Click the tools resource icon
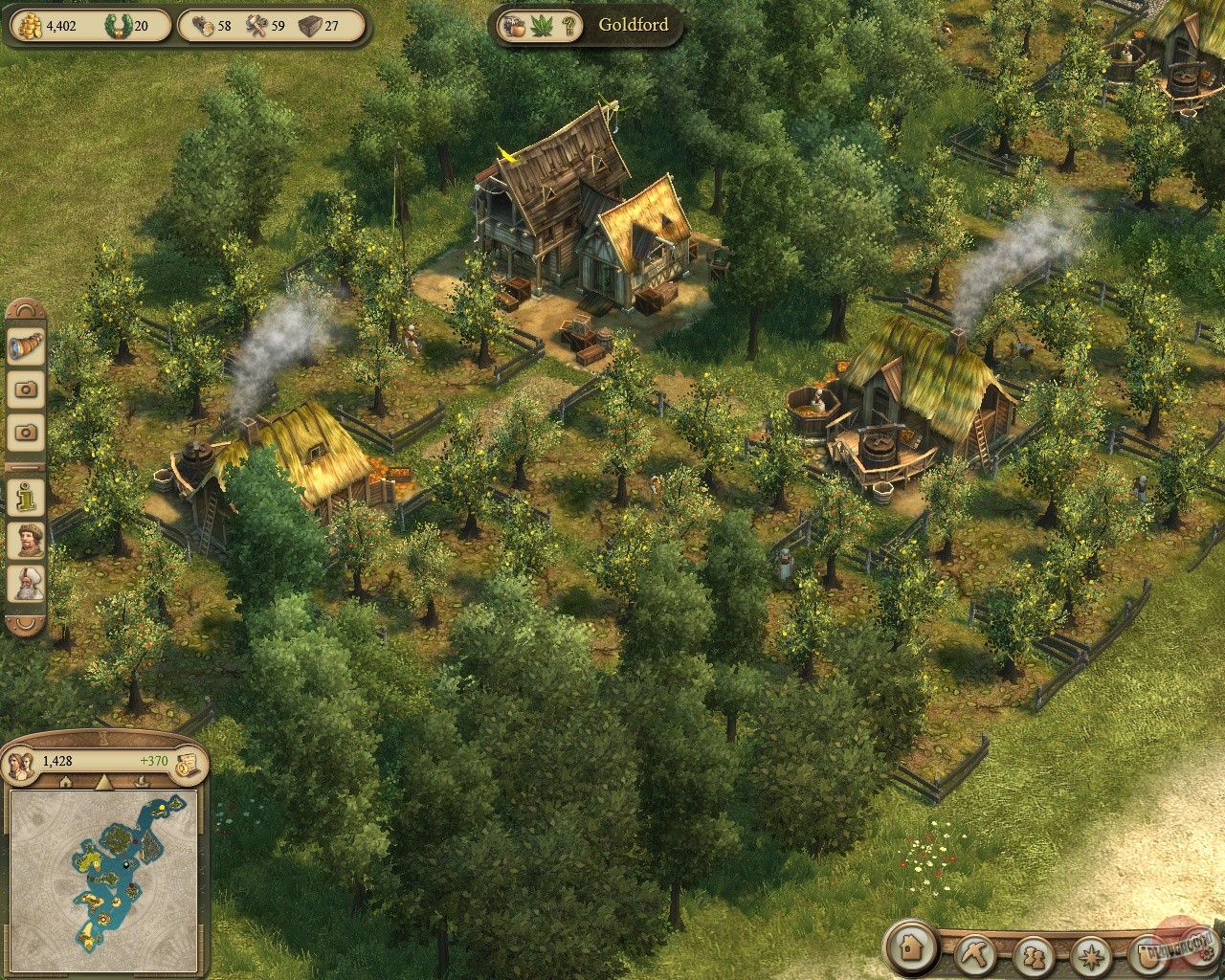 (x=258, y=25)
